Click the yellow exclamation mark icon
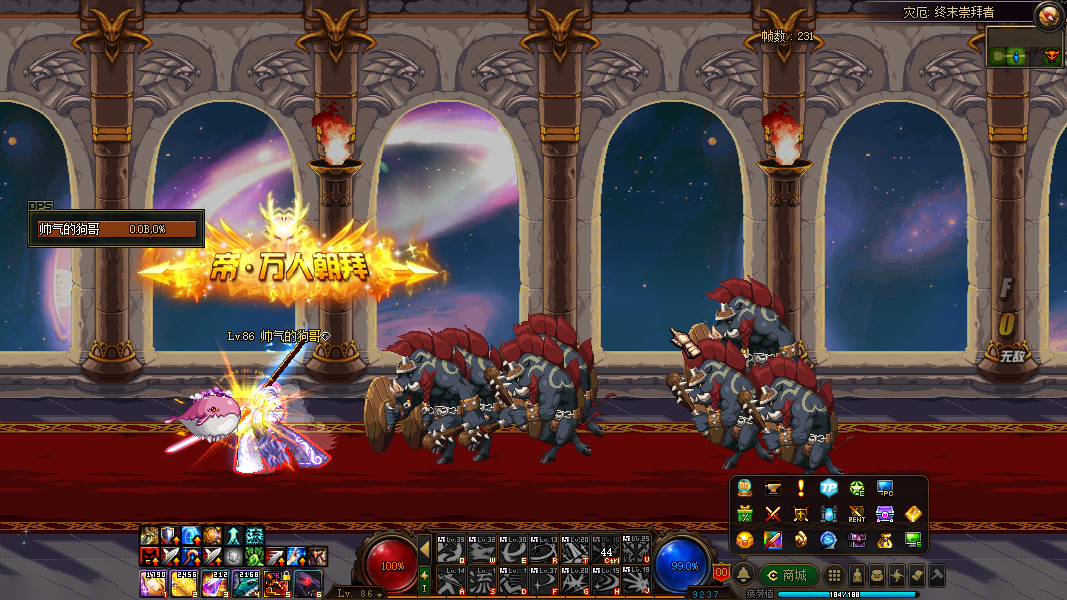The image size is (1067, 600). (x=800, y=488)
